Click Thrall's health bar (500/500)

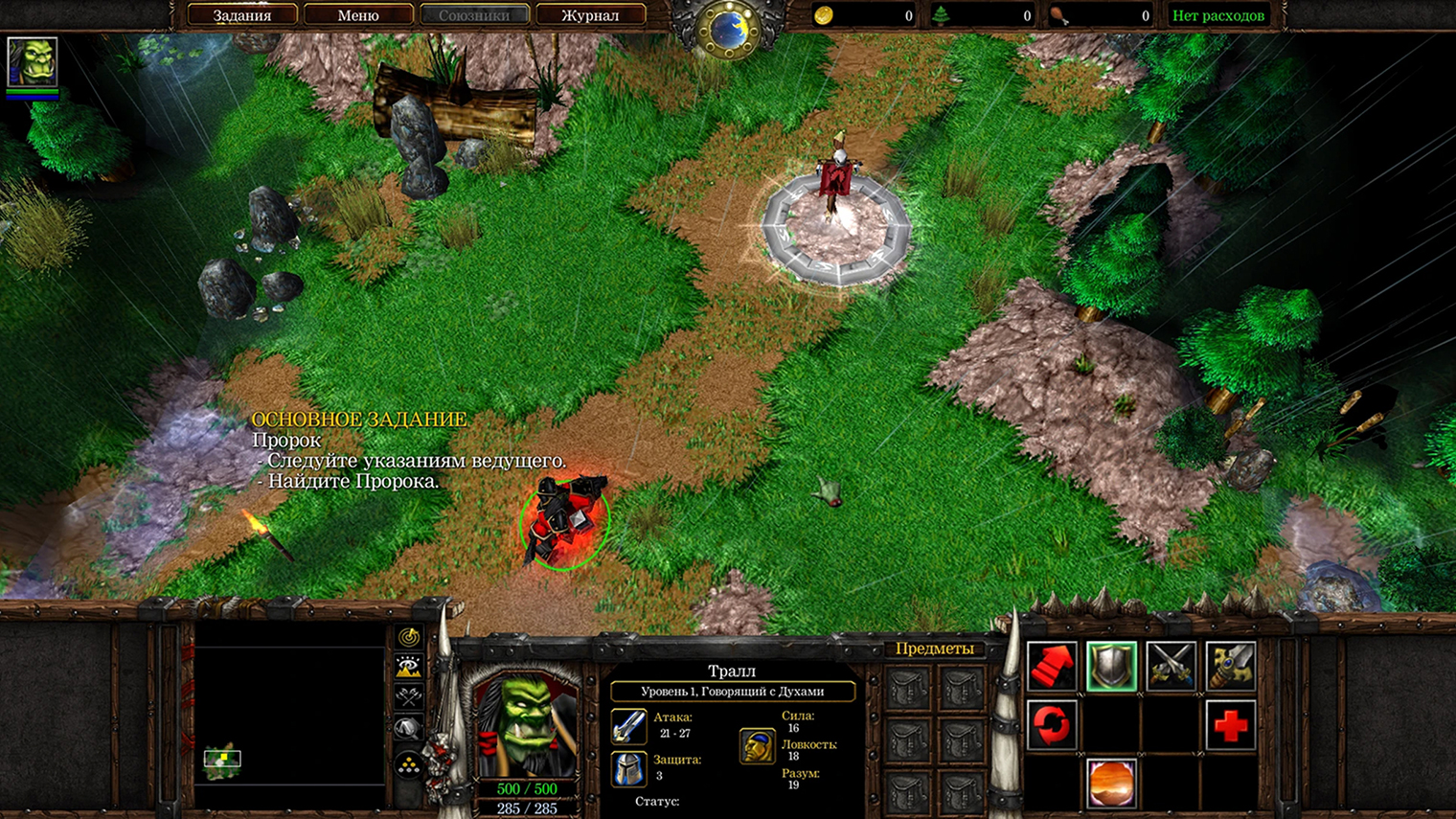click(525, 789)
